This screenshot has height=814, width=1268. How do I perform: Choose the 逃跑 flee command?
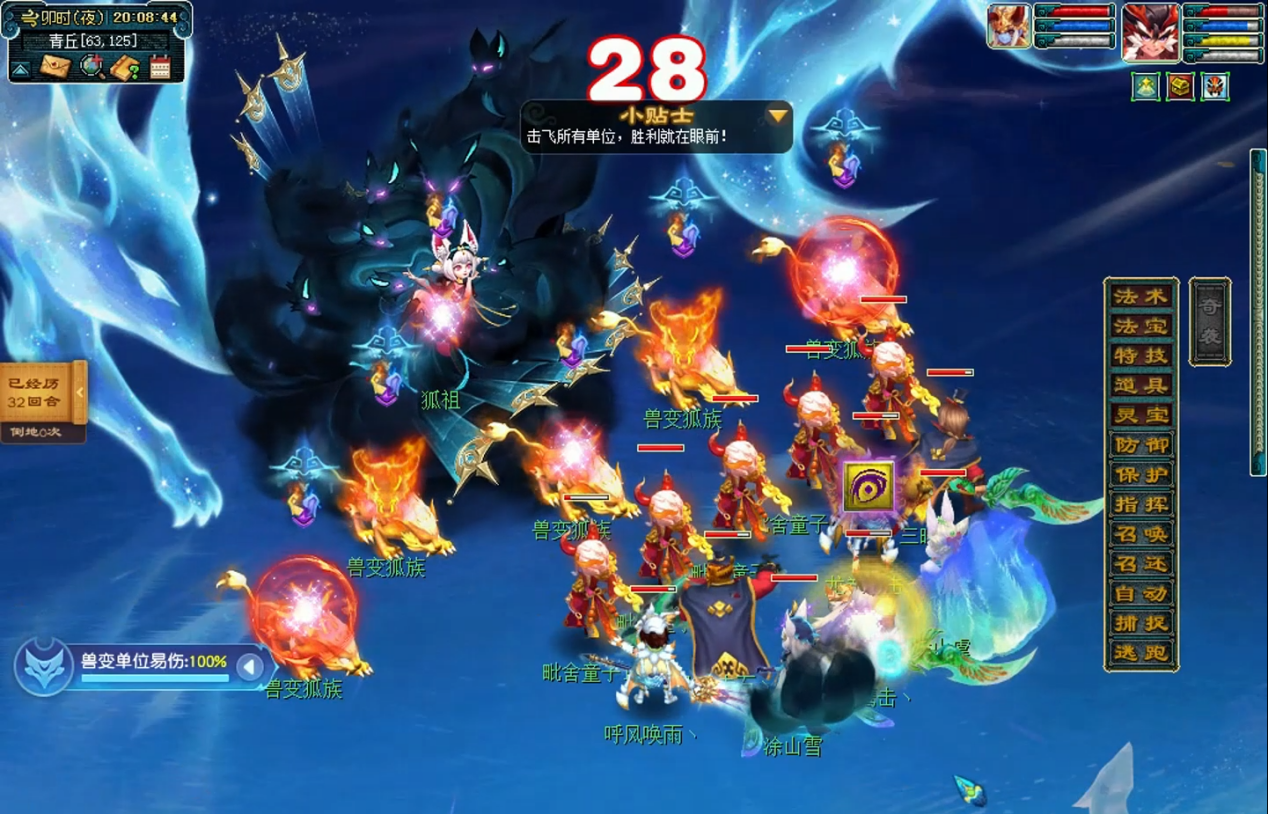click(x=1141, y=654)
